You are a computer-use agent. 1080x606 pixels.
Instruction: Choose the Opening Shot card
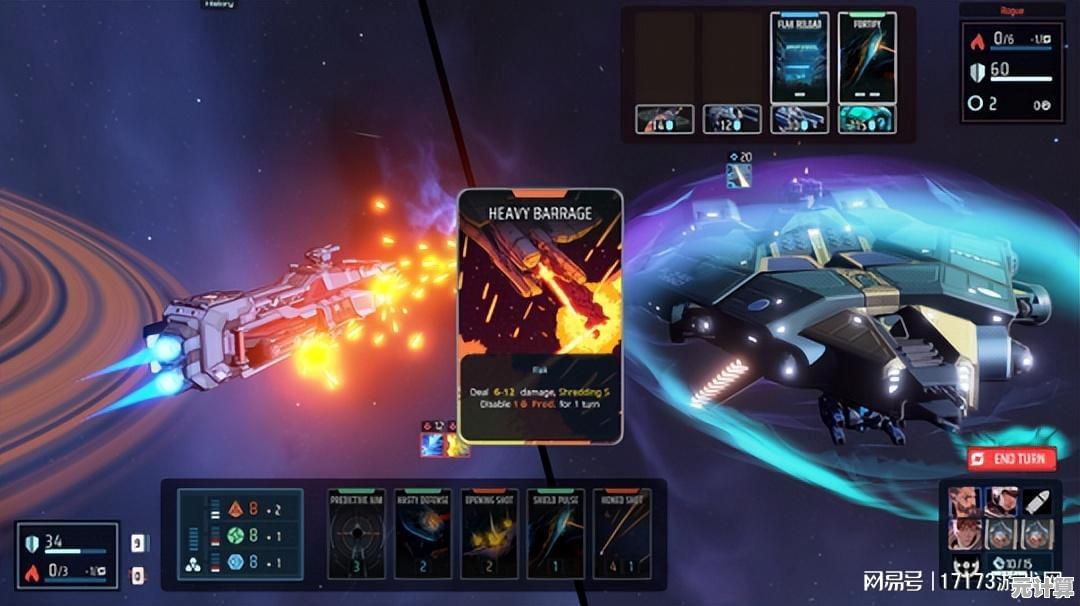pos(489,533)
